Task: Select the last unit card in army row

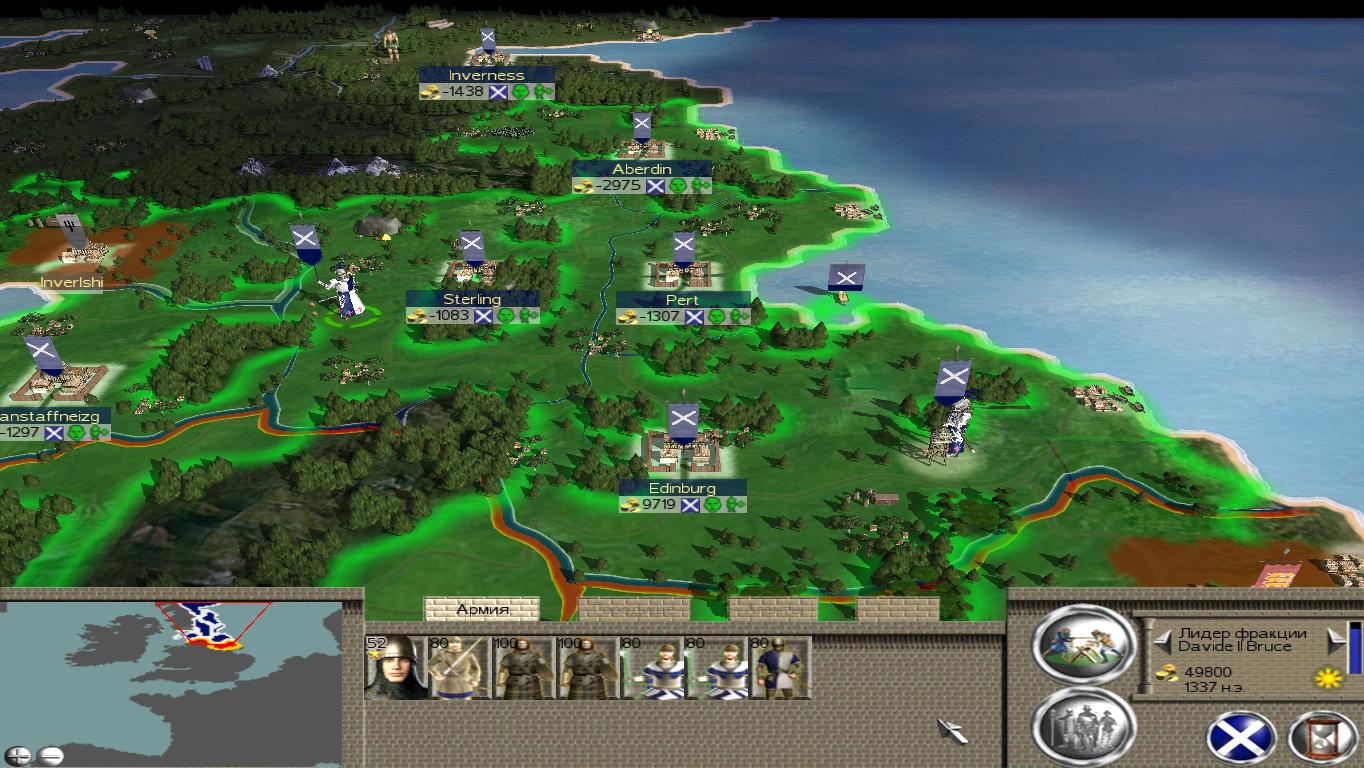Action: [x=781, y=667]
